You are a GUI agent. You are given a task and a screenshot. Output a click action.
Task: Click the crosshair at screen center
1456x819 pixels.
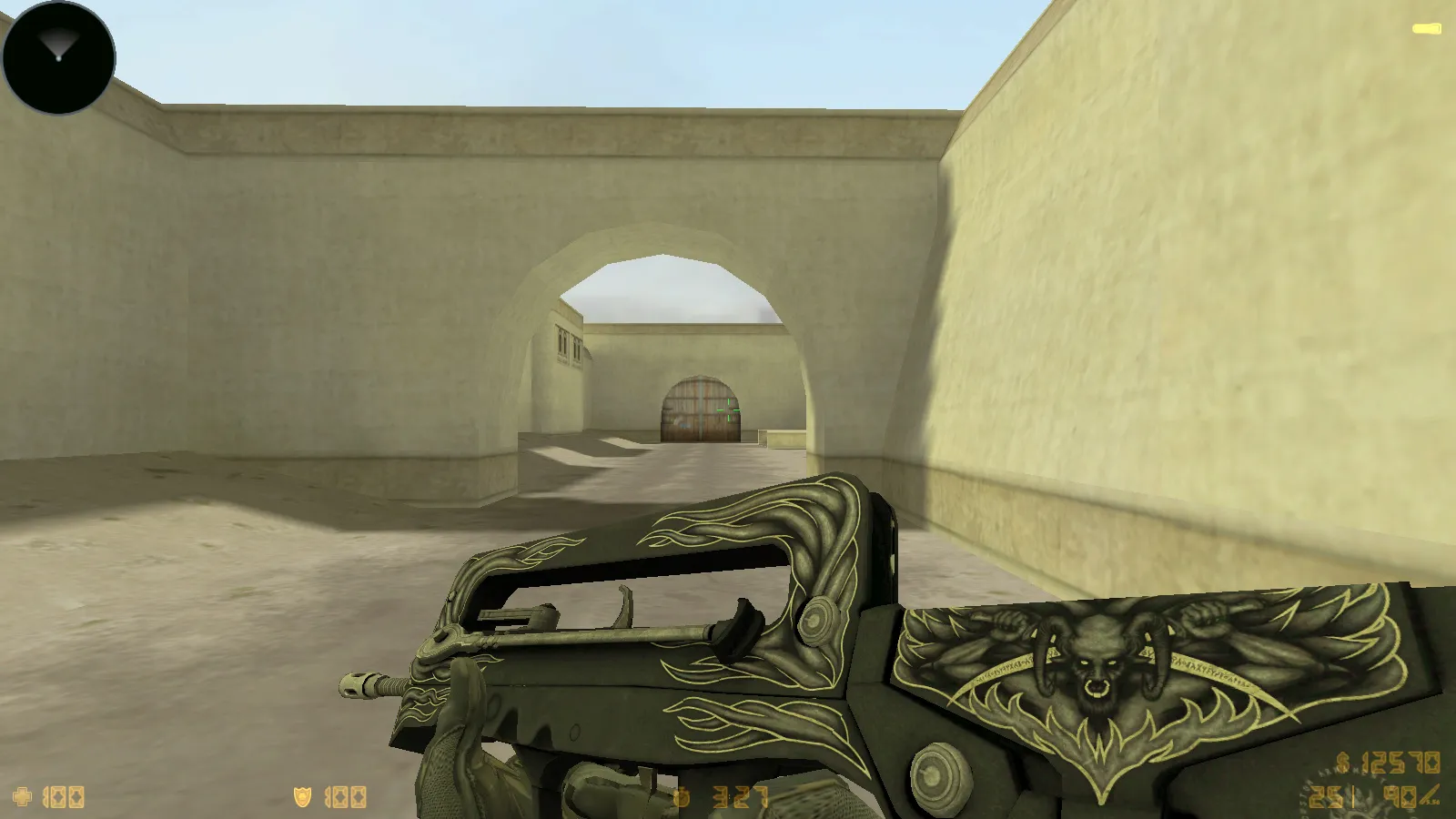pyautogui.click(x=728, y=409)
